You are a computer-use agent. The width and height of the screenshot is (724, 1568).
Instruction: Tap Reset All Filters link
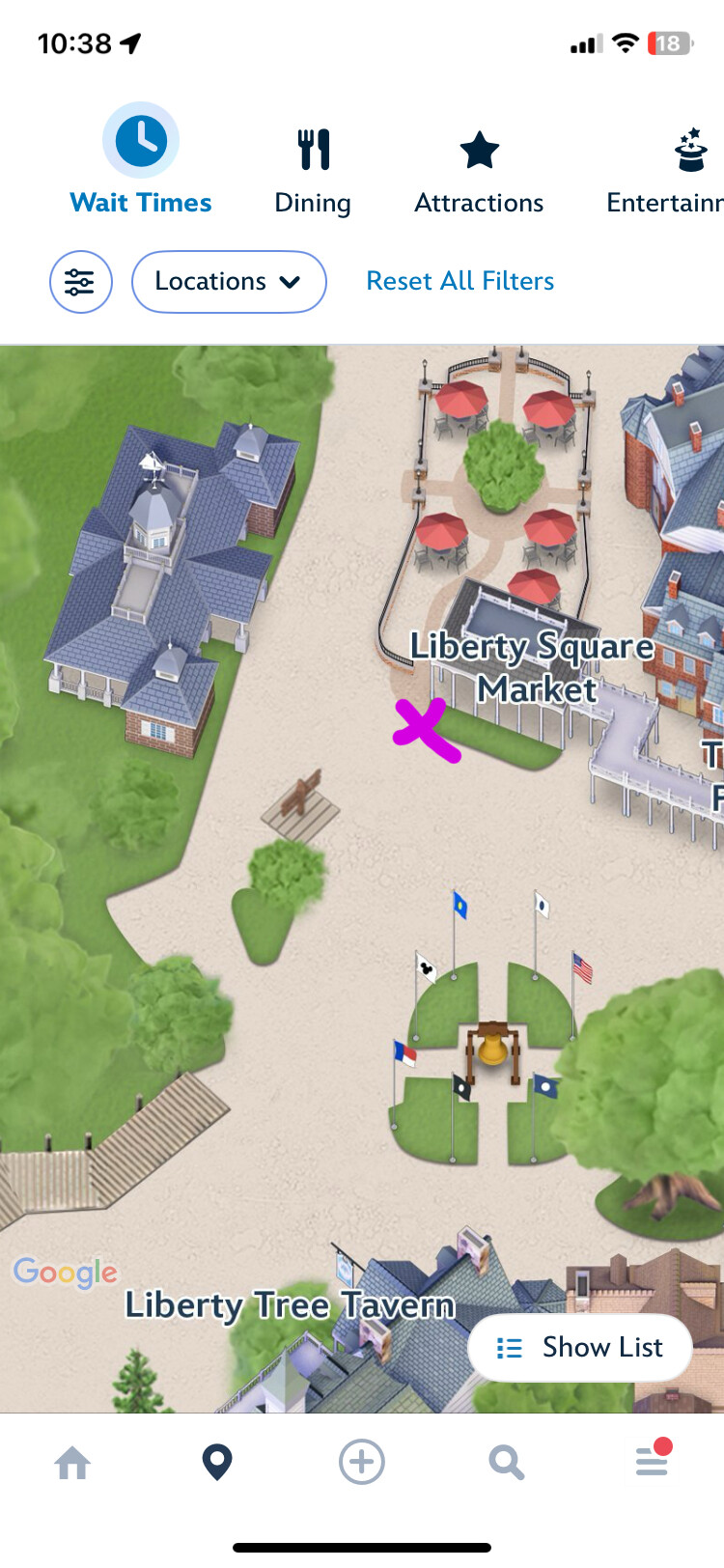[x=460, y=281]
